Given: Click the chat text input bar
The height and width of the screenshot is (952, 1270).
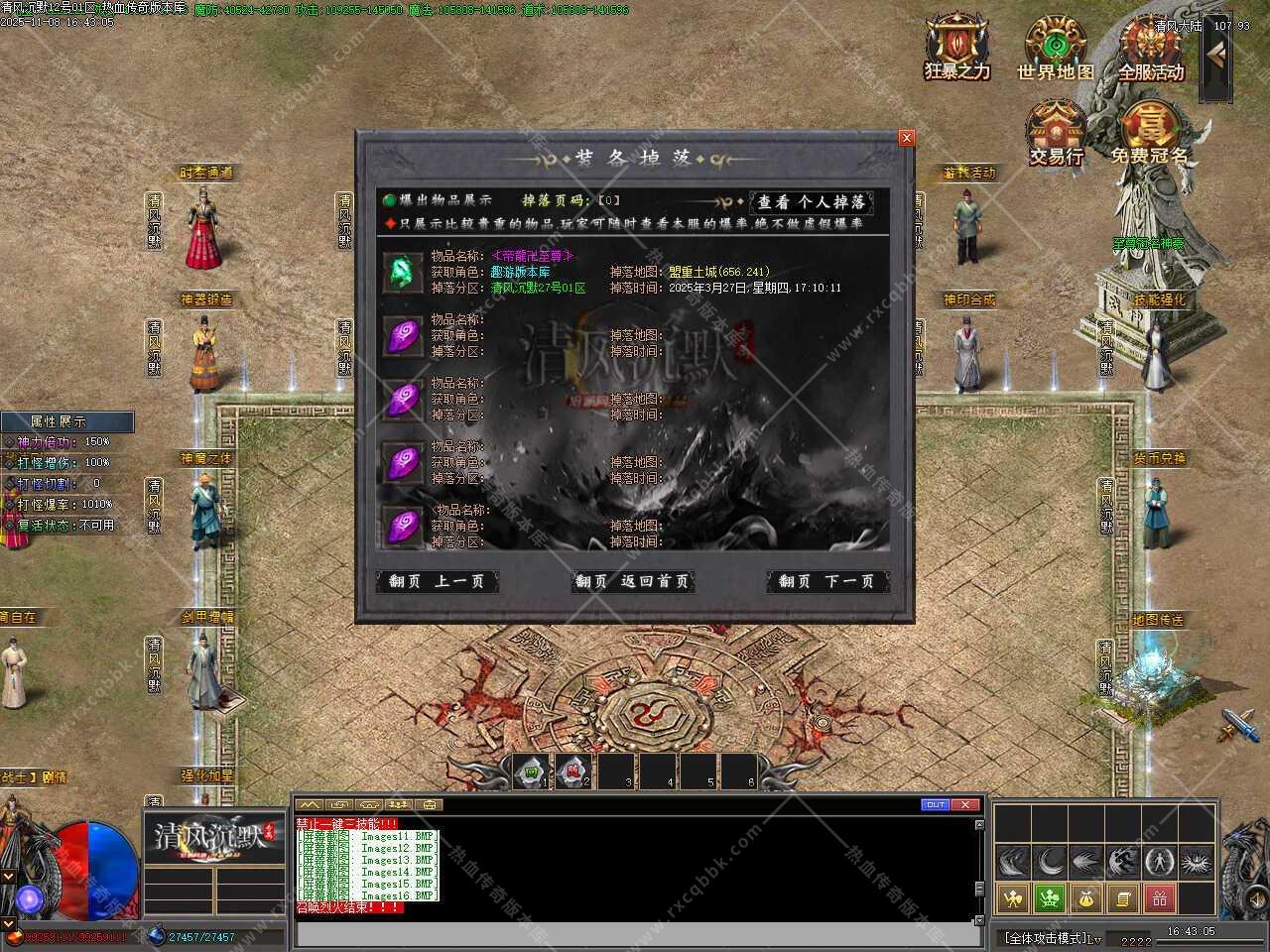Looking at the screenshot, I should tap(635, 935).
